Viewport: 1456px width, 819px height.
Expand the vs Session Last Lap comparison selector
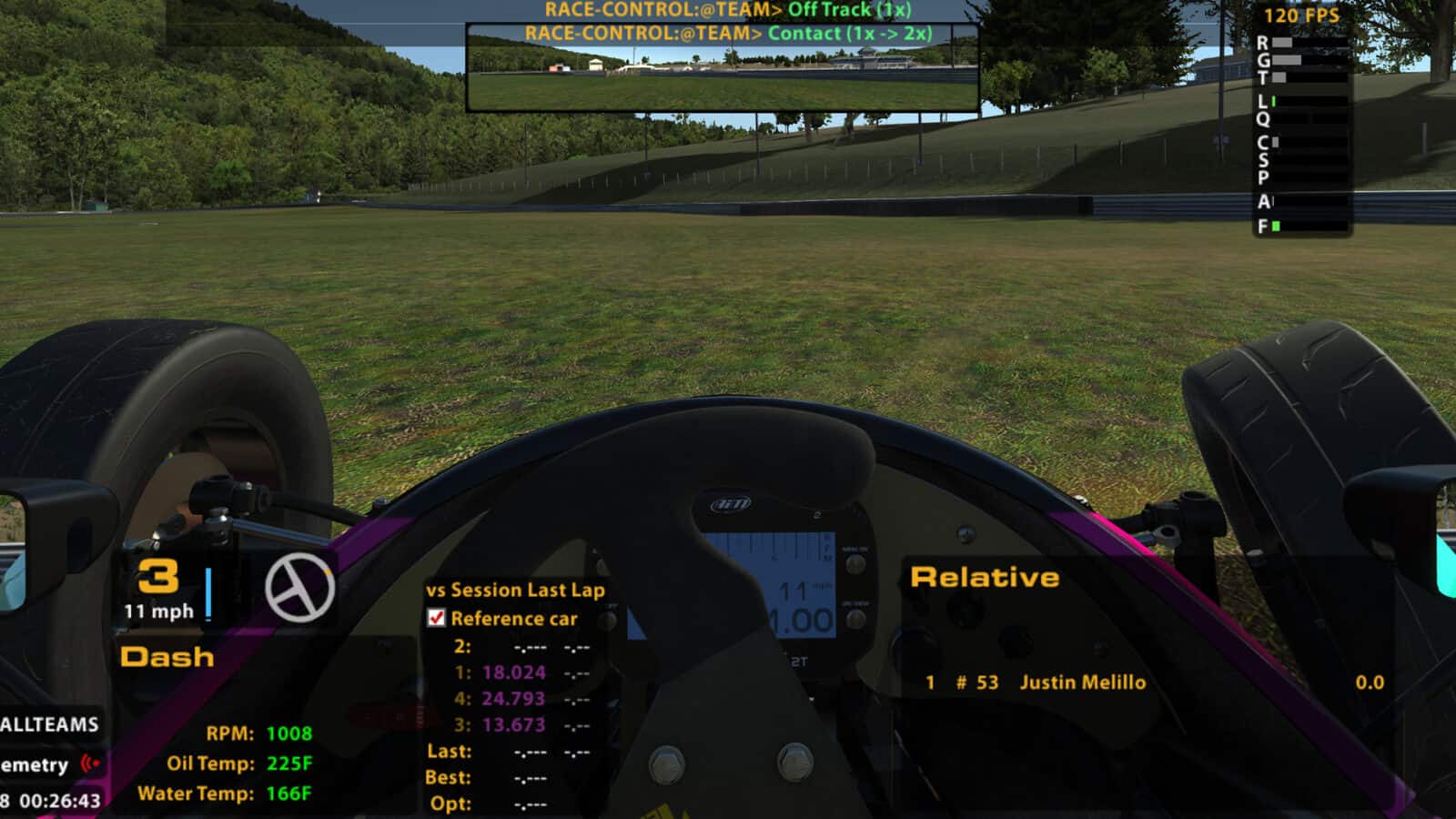516,590
